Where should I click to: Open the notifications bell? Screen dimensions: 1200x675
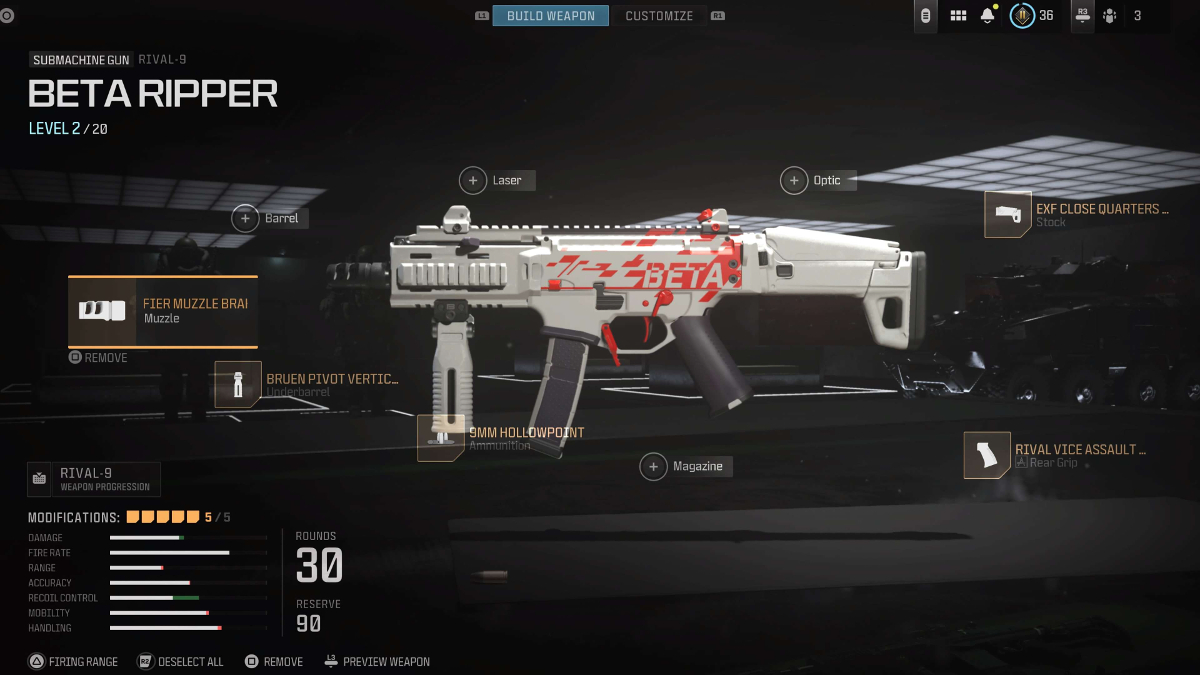[x=988, y=16]
